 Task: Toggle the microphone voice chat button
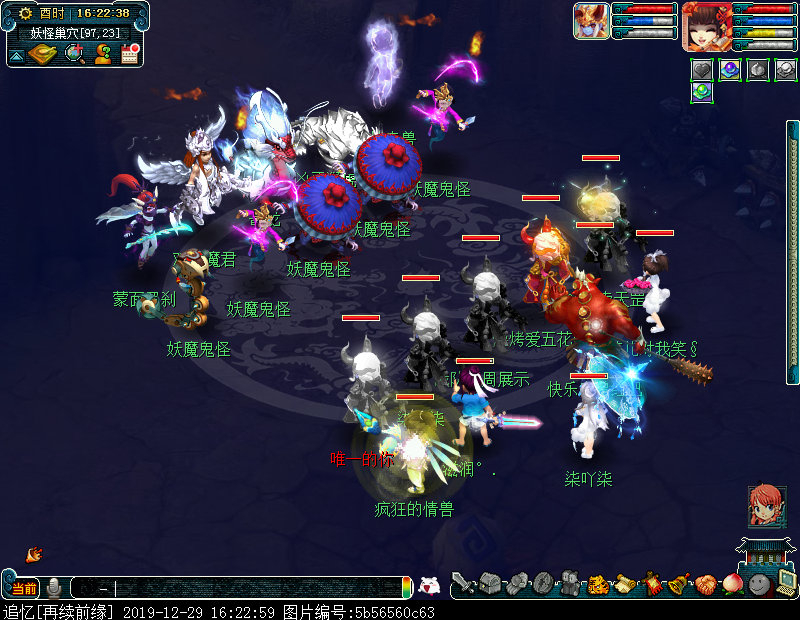pyautogui.click(x=54, y=588)
